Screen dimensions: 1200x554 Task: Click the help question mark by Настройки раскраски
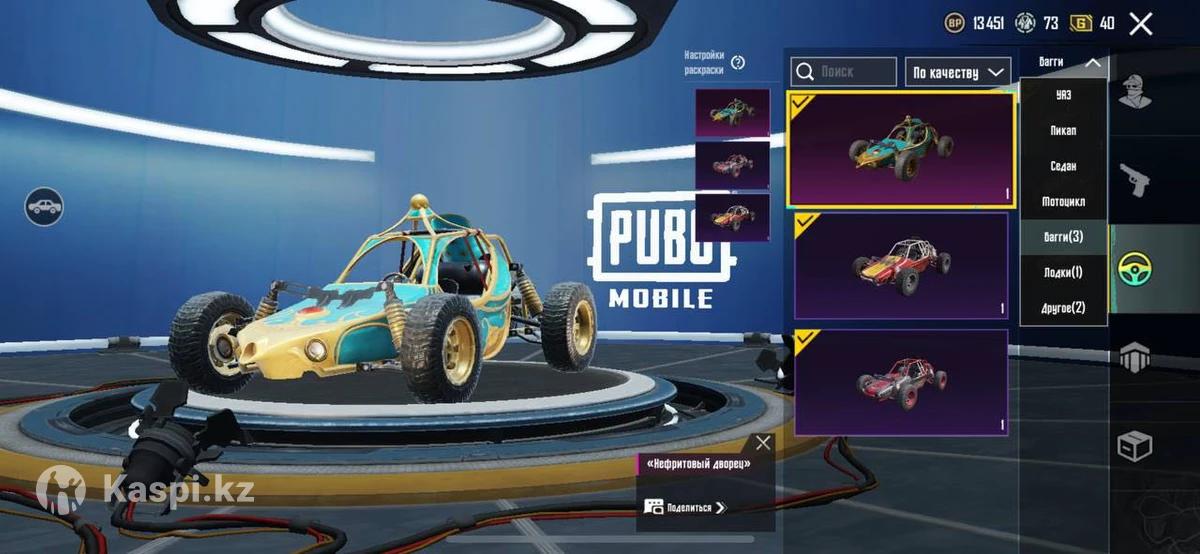coord(738,62)
